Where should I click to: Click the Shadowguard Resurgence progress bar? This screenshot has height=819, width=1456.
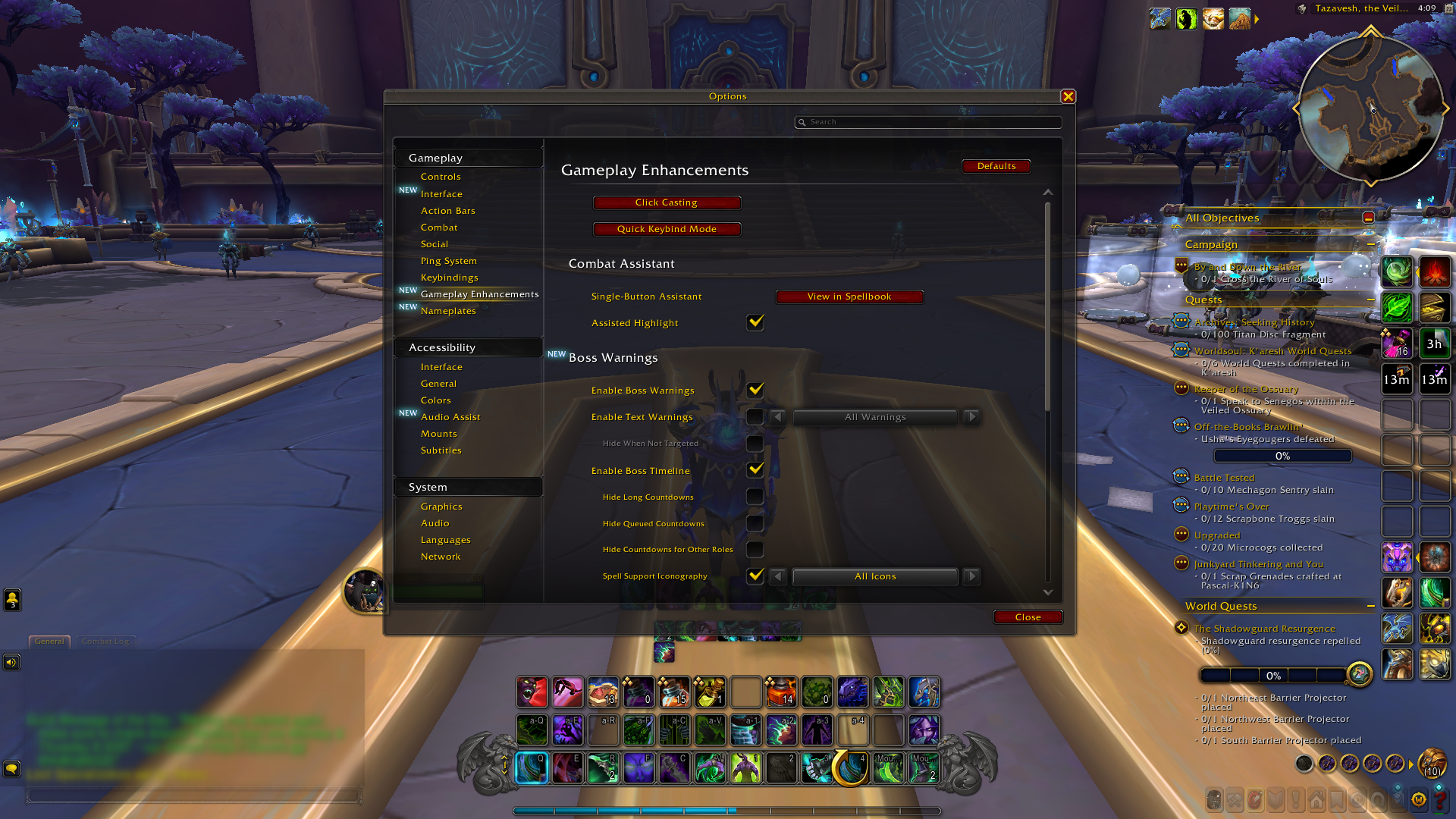1273,675
